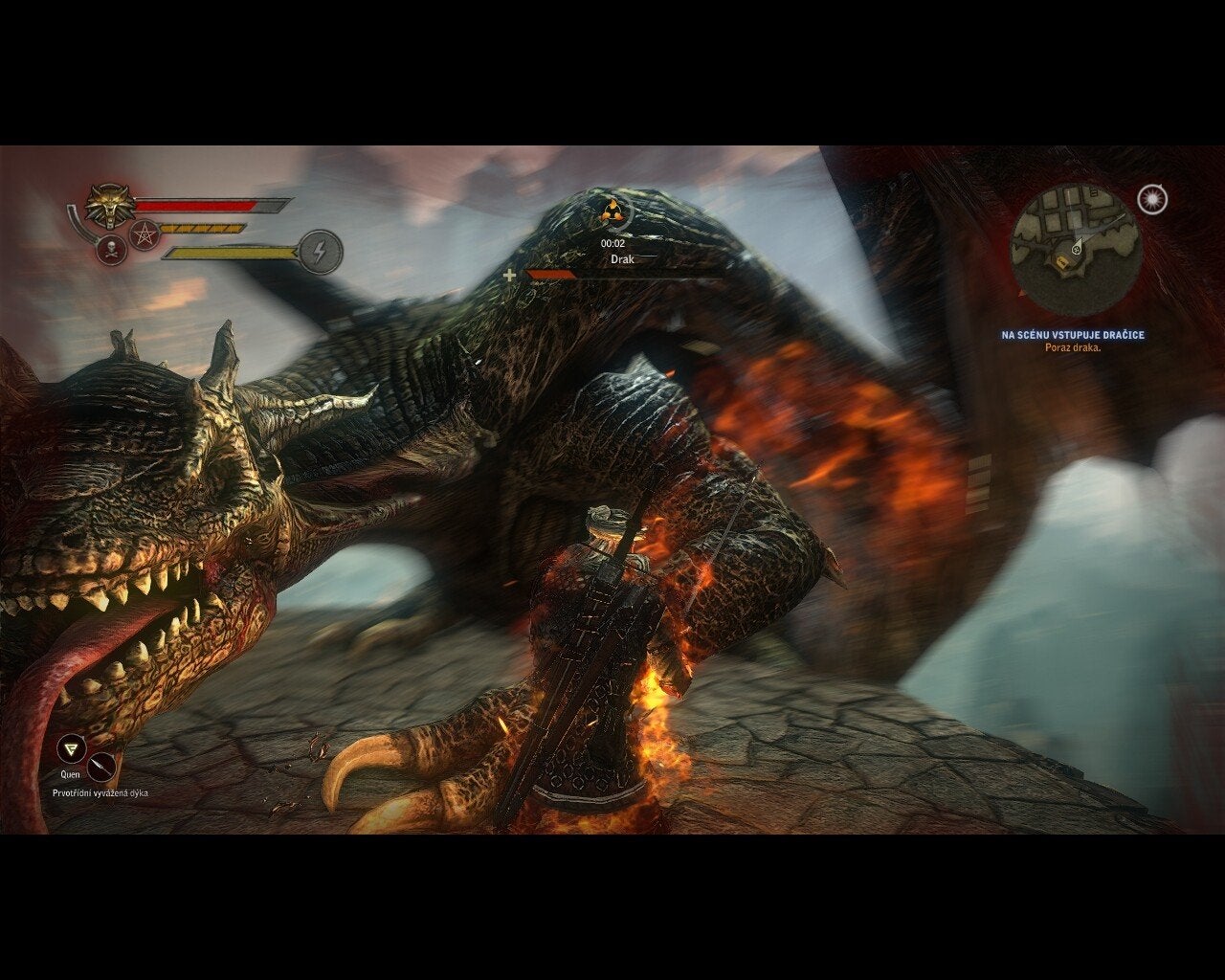Click the lightning bolt adrenaline icon
Viewport: 1225px width, 980px height.
pyautogui.click(x=321, y=252)
